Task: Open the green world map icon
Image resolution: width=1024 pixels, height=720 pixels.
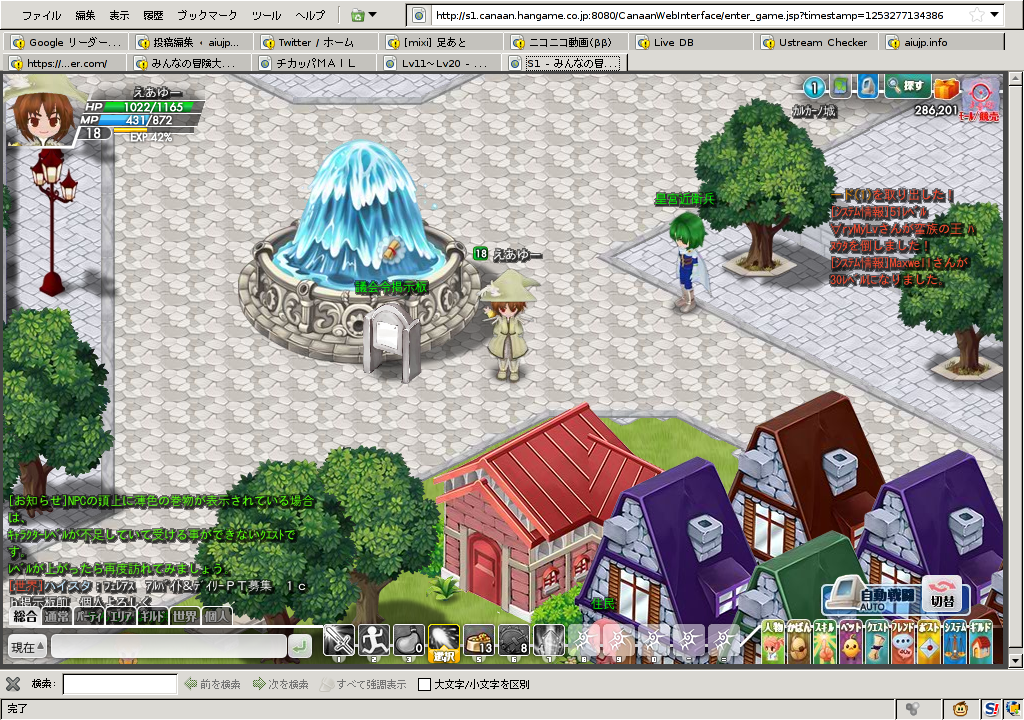Action: click(x=841, y=87)
